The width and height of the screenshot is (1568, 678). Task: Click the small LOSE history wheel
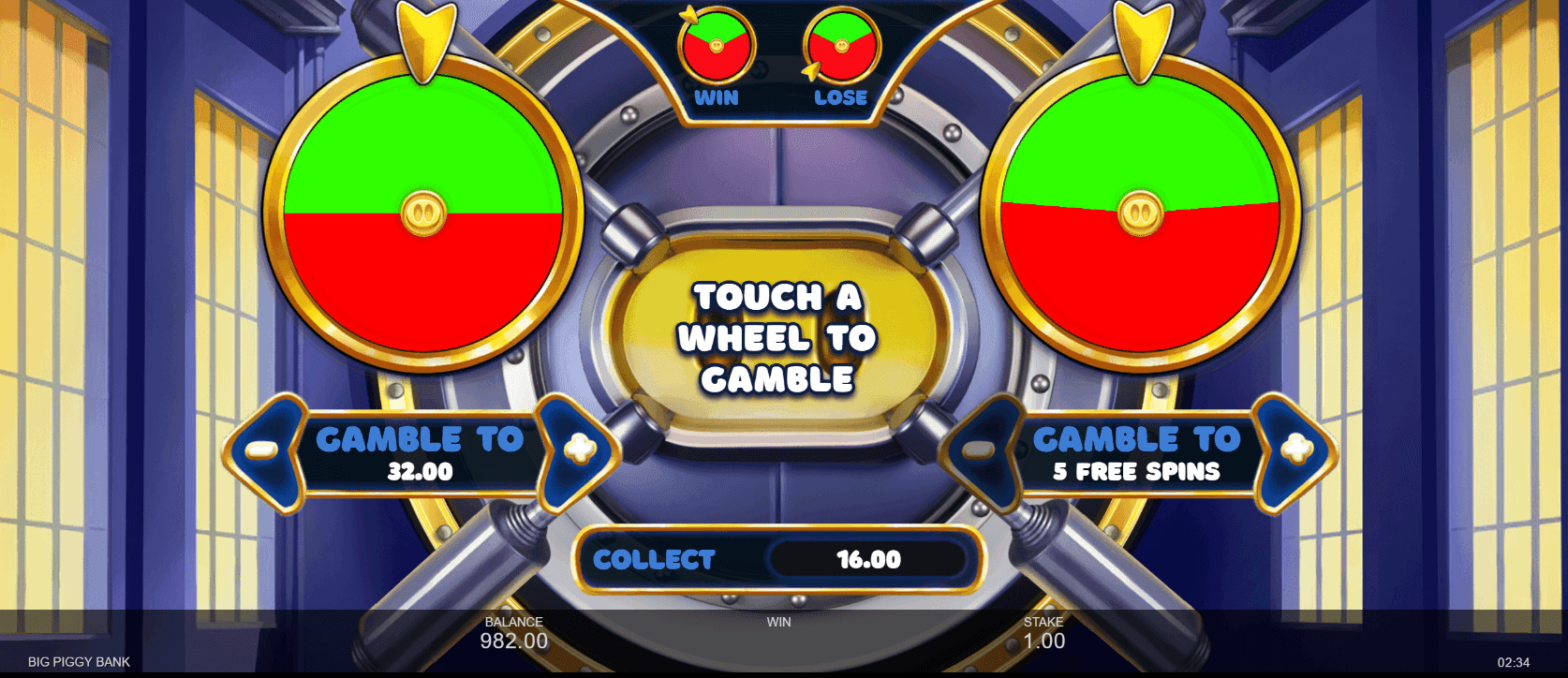839,47
